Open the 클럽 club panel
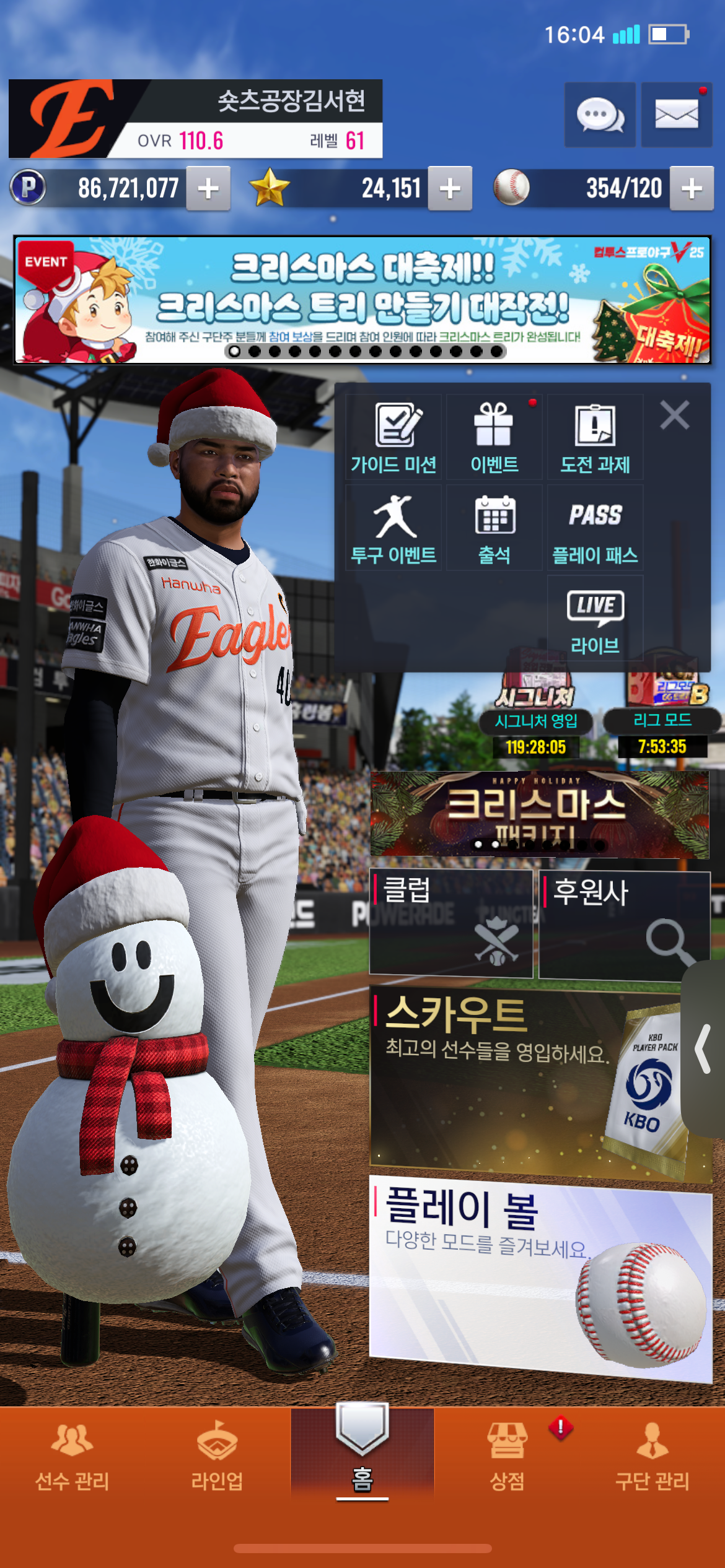This screenshot has height=1568, width=725. 450,923
